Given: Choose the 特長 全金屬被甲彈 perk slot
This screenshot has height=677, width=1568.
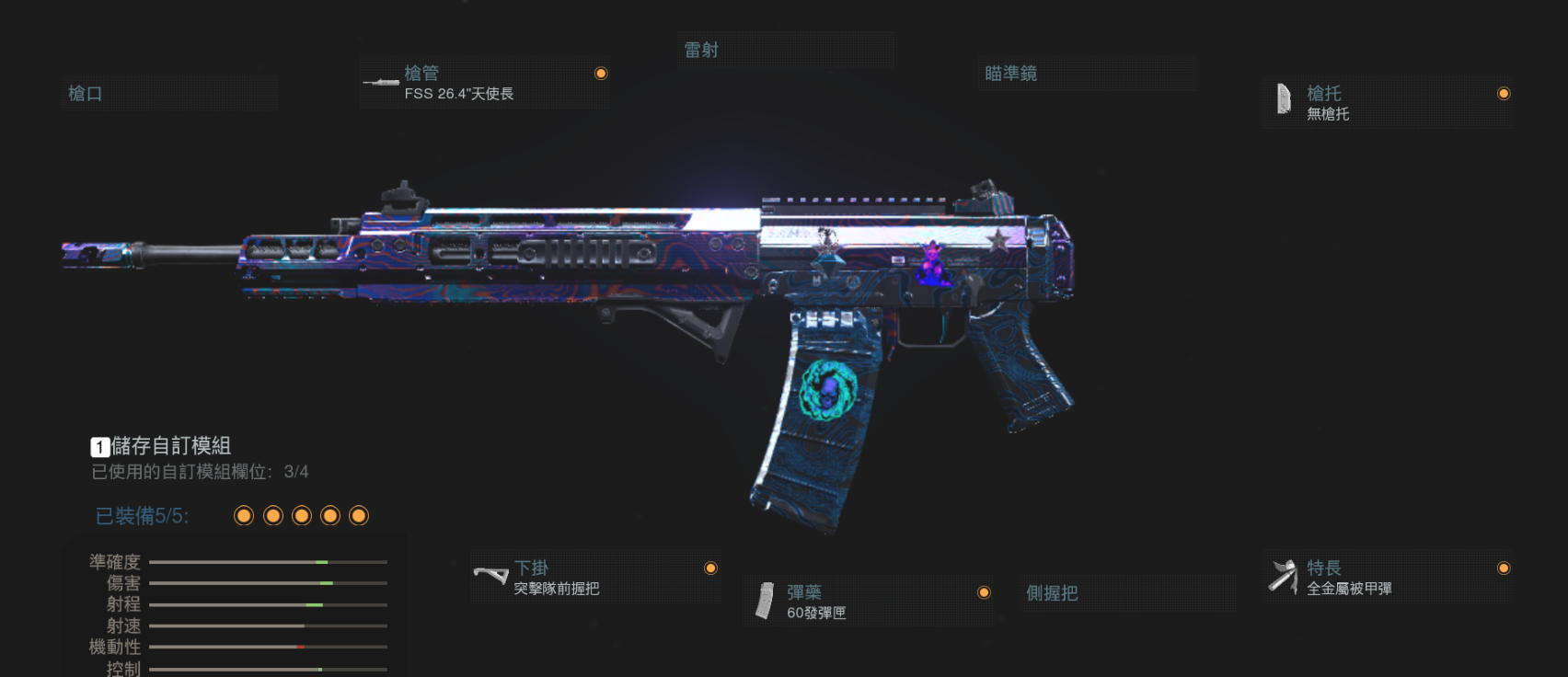Looking at the screenshot, I should click(1388, 578).
